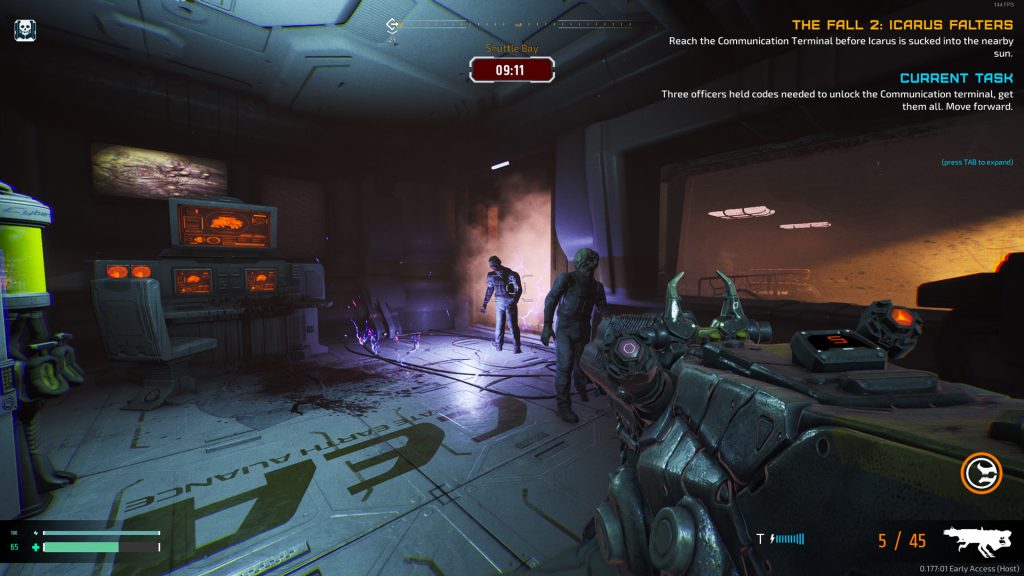Viewport: 1024px width, 576px height.
Task: Activate the orange circular ability icon
Action: 981,473
